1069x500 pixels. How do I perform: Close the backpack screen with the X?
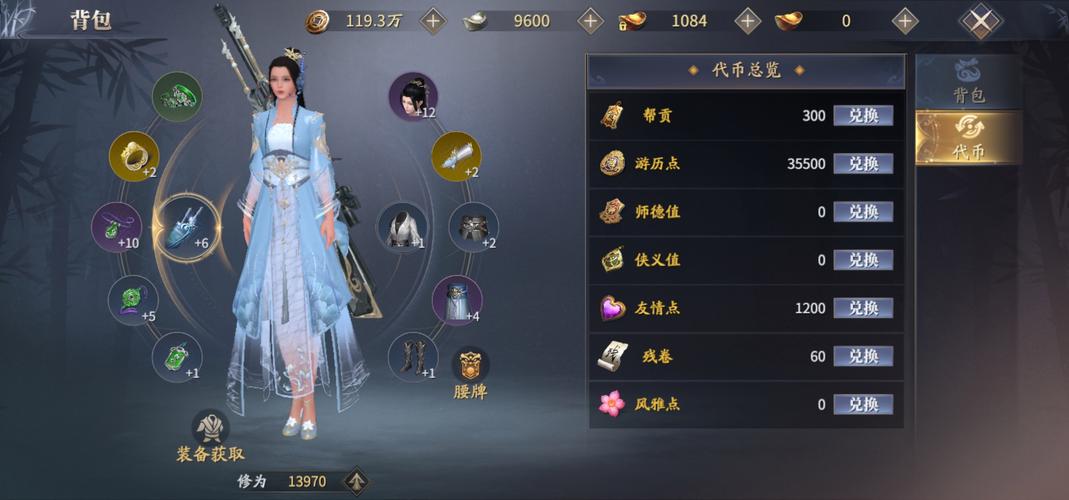coord(981,20)
